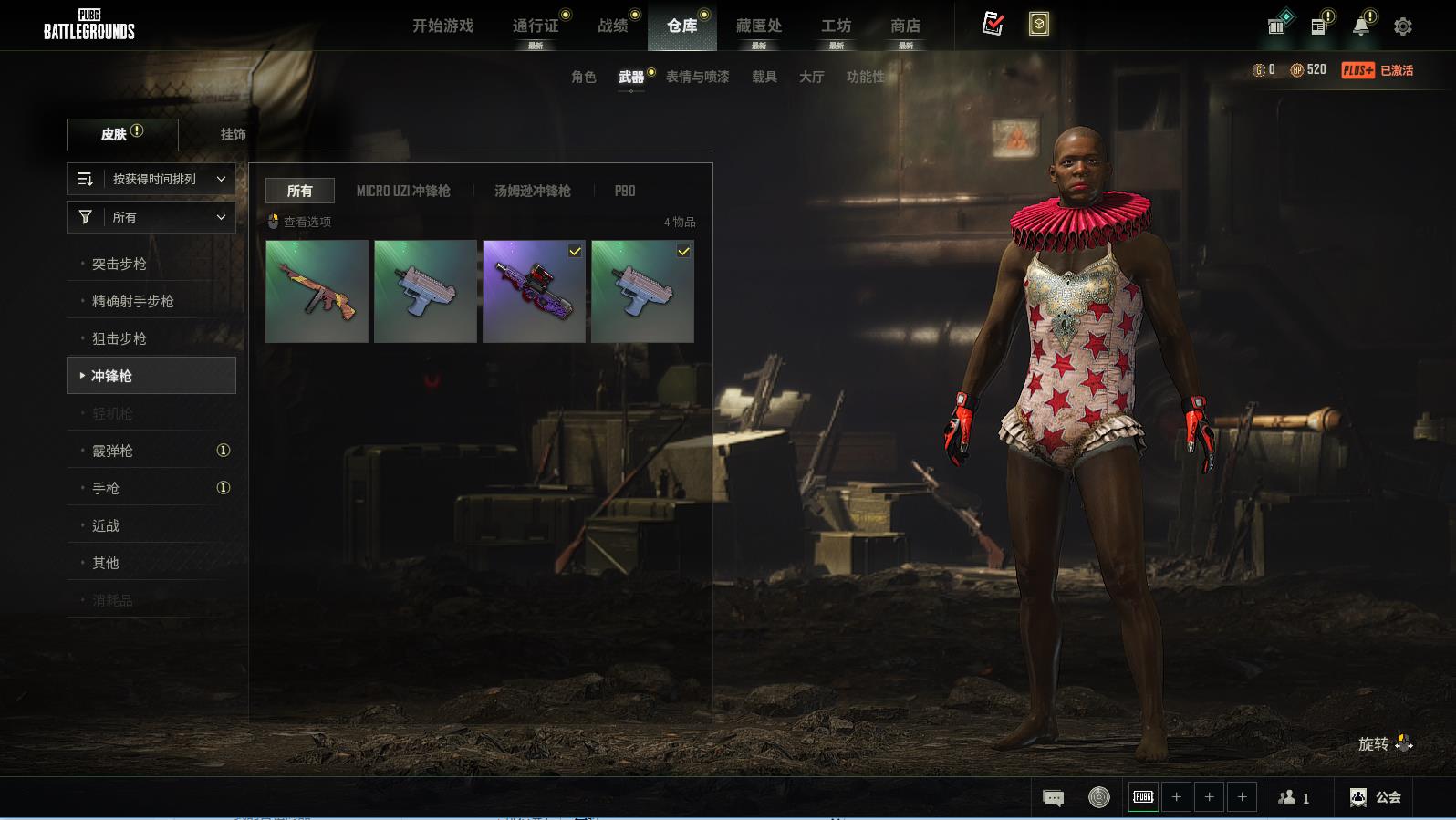Open the bell notifications icon
1456x820 pixels.
(1360, 26)
